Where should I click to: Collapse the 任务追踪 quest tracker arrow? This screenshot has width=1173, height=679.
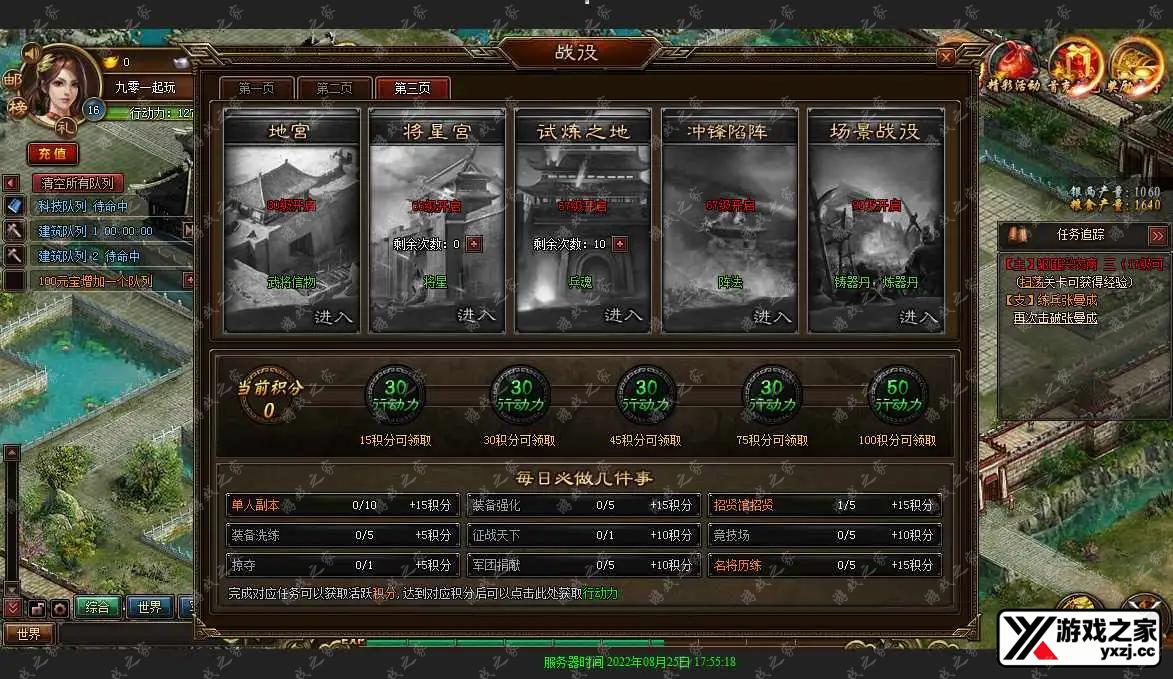[x=1157, y=236]
